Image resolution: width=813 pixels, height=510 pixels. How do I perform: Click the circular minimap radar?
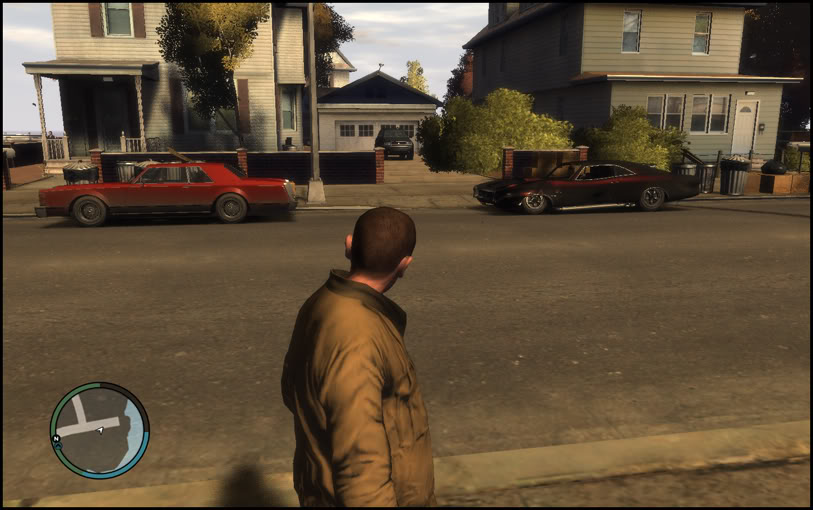coord(99,430)
